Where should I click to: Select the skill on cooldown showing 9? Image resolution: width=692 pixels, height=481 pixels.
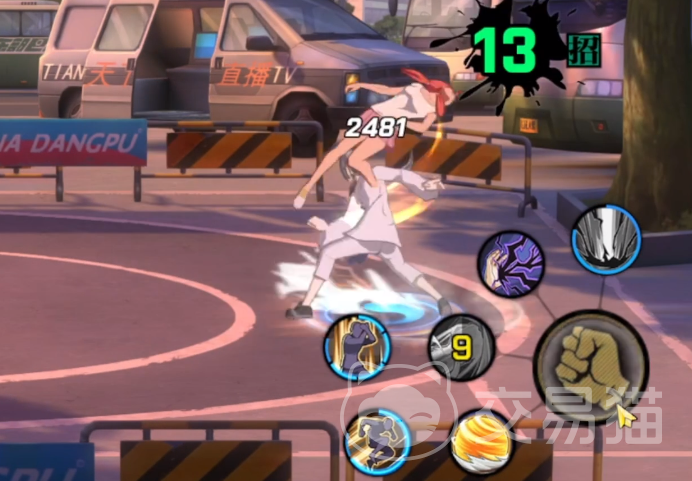point(461,347)
